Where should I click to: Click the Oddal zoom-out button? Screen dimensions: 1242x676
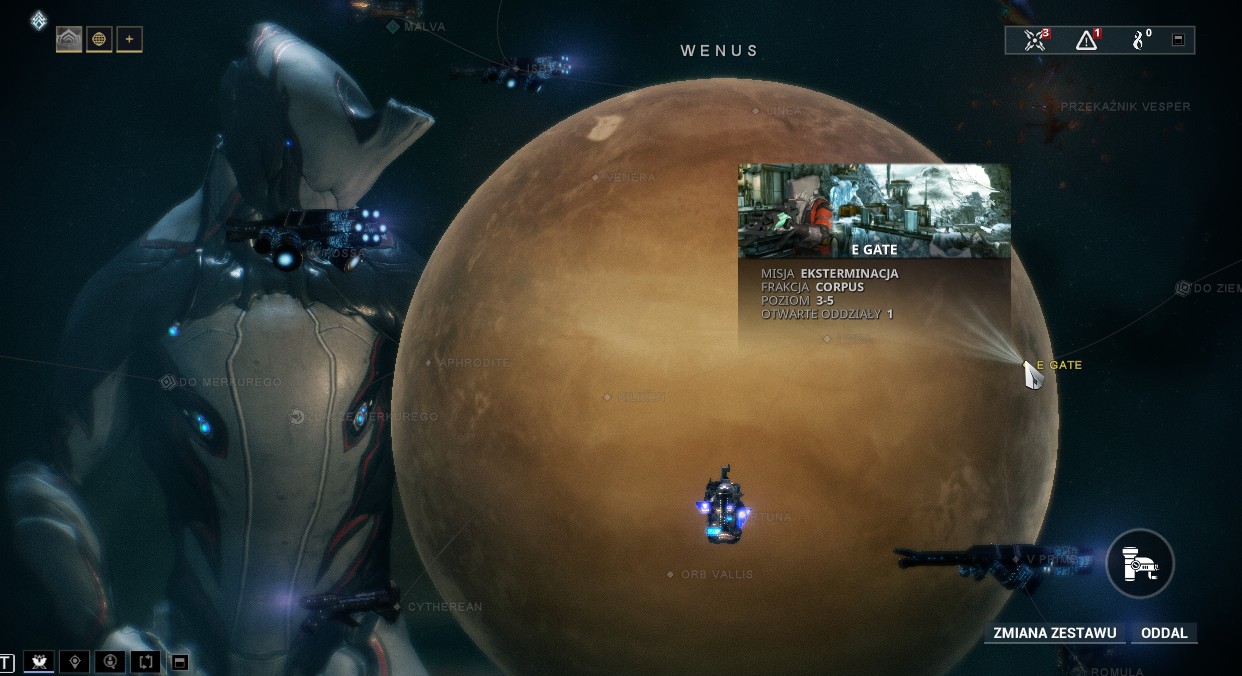coord(1164,633)
